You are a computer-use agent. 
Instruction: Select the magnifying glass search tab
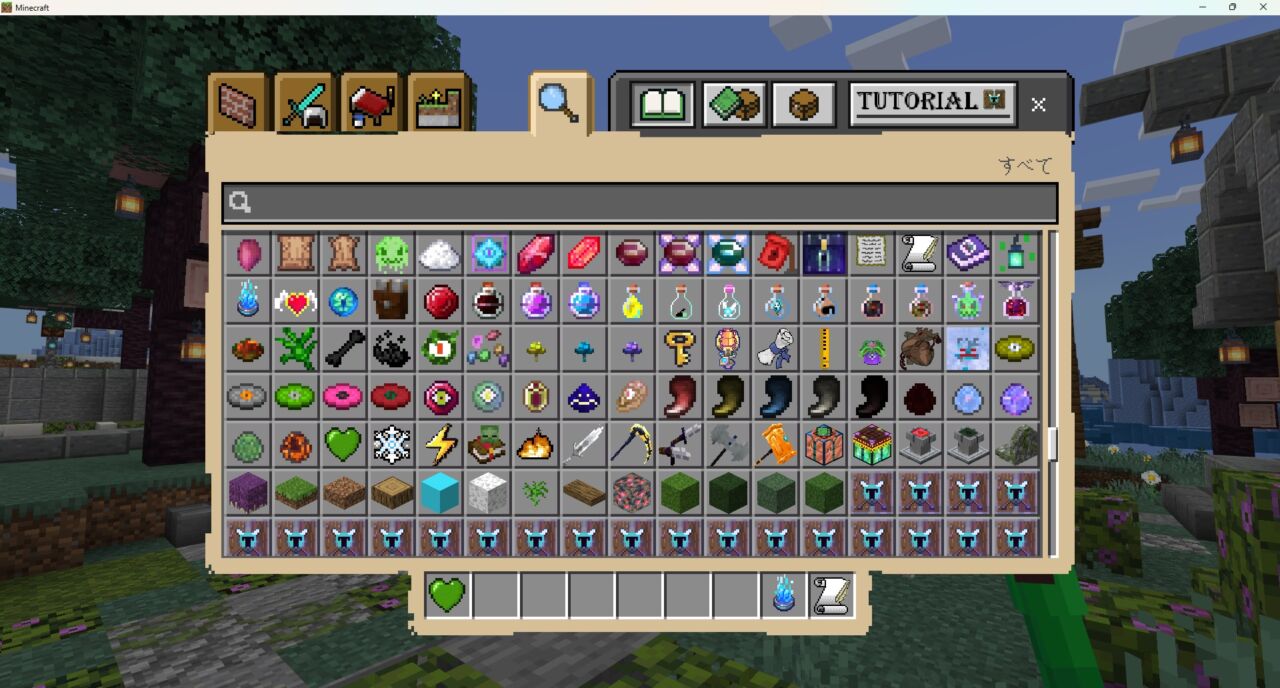(x=559, y=102)
